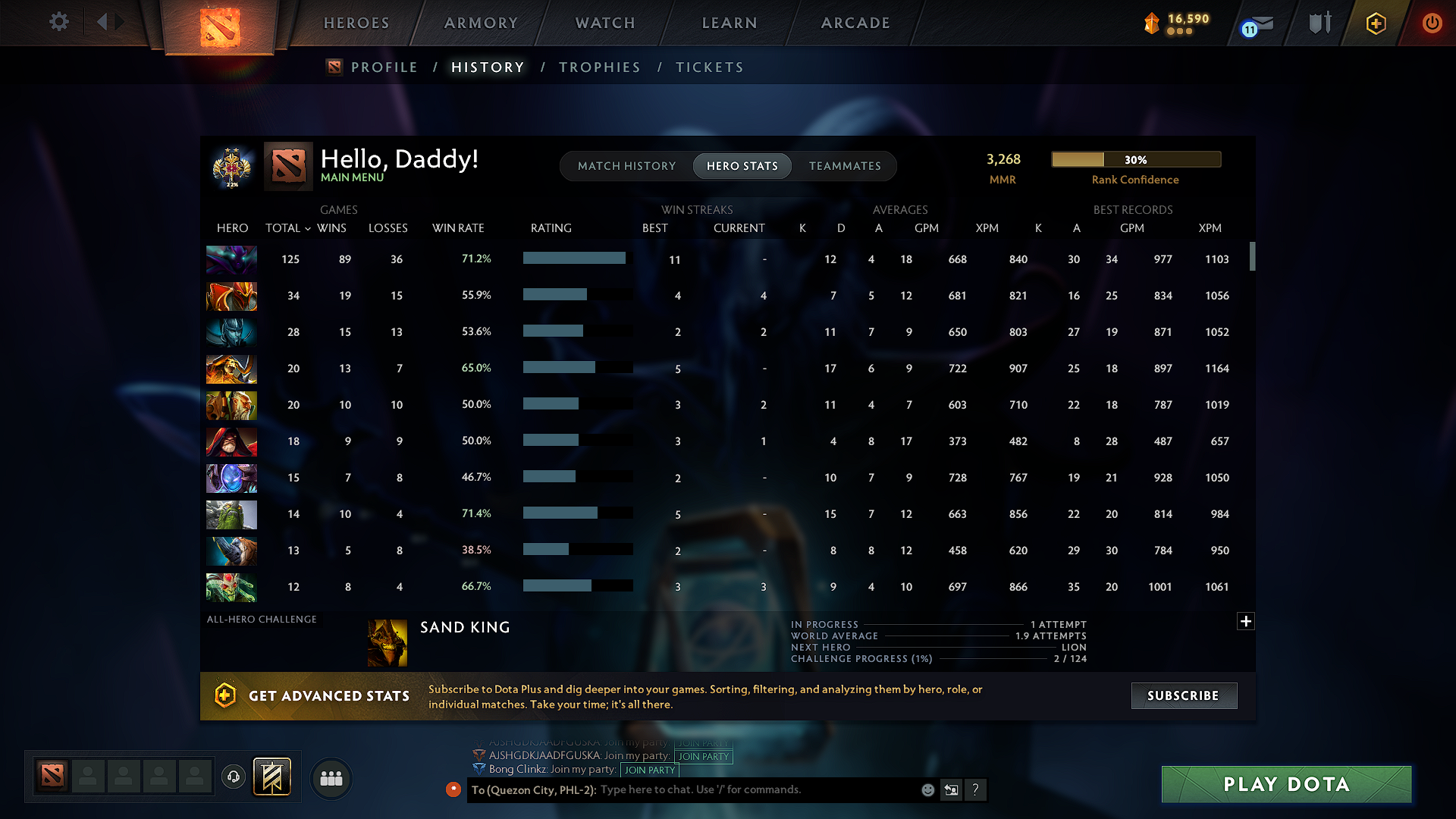This screenshot has width=1456, height=819.
Task: Click the voice chat headphones icon near party slots
Action: click(233, 777)
